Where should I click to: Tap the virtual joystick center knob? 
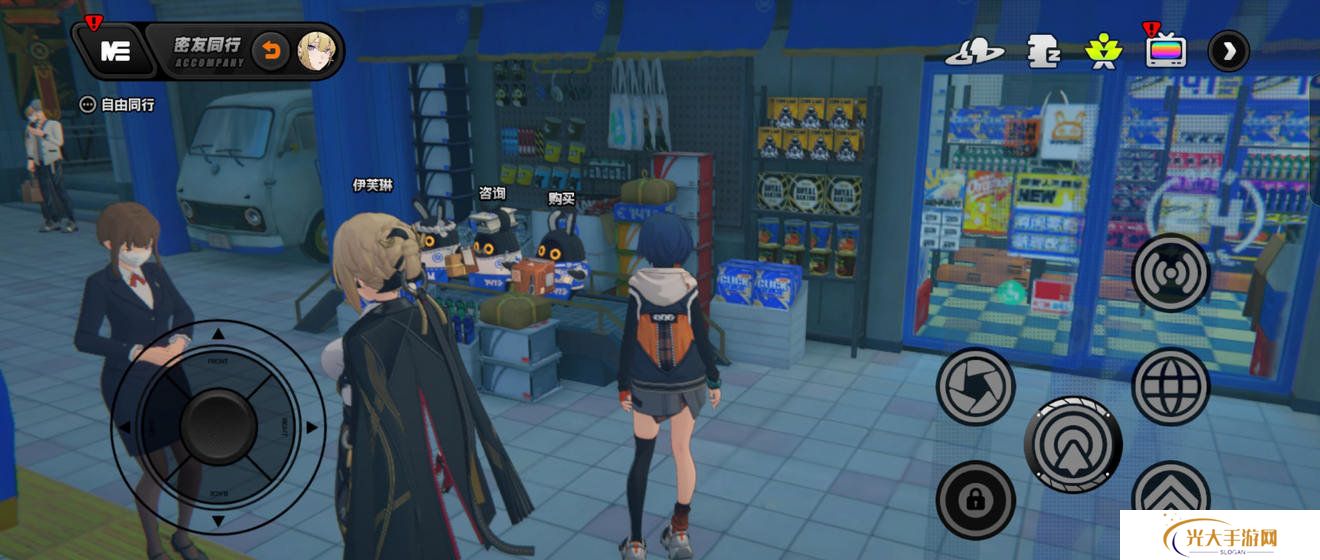click(x=219, y=427)
